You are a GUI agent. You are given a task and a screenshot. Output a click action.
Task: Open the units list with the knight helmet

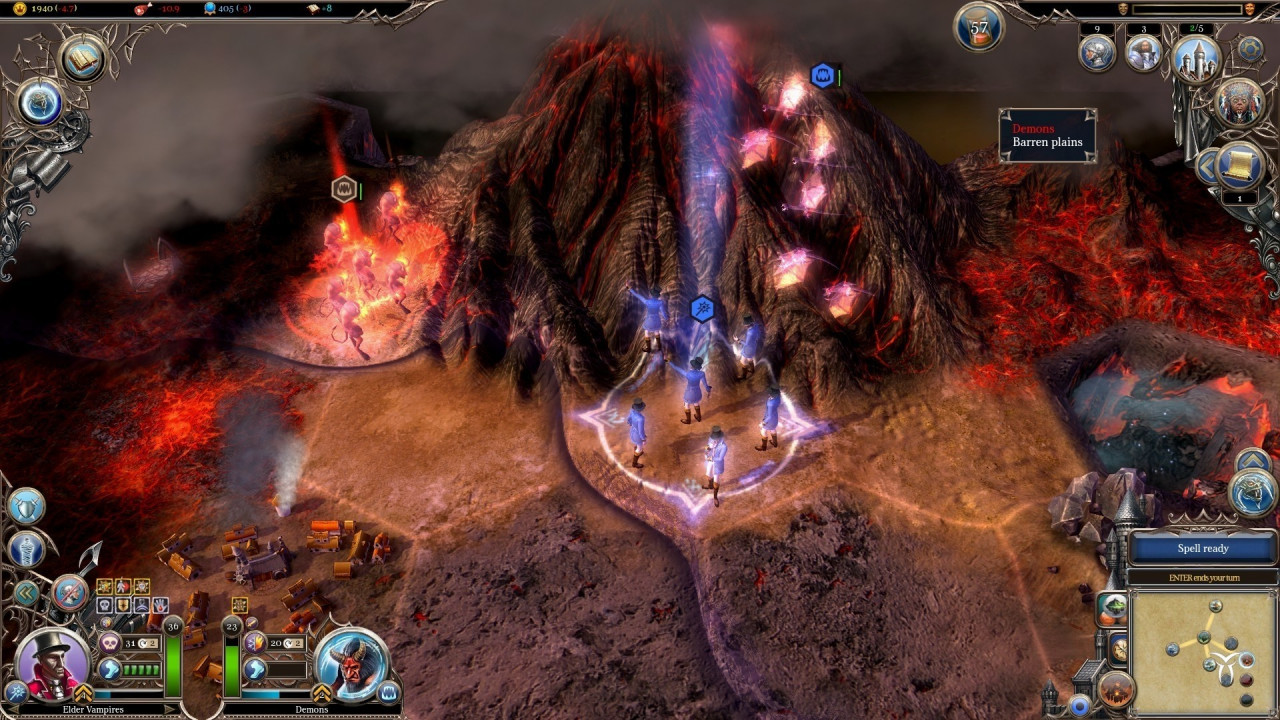point(1097,52)
